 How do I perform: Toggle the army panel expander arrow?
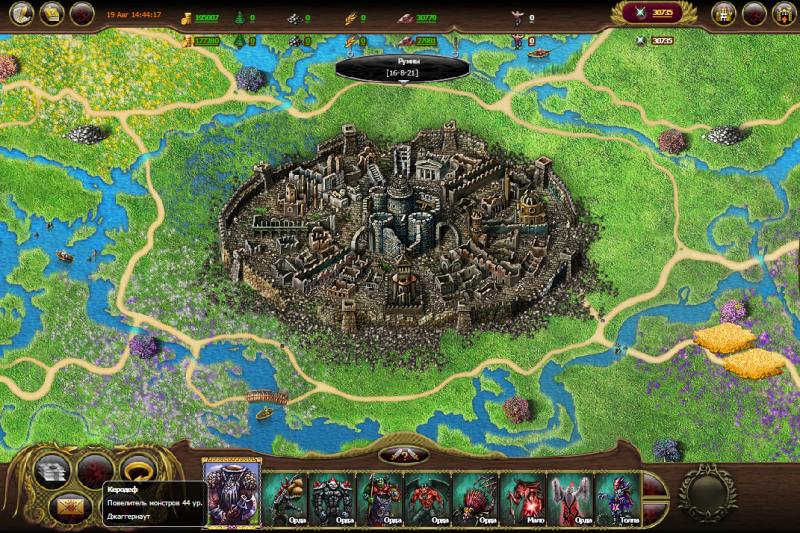(403, 455)
